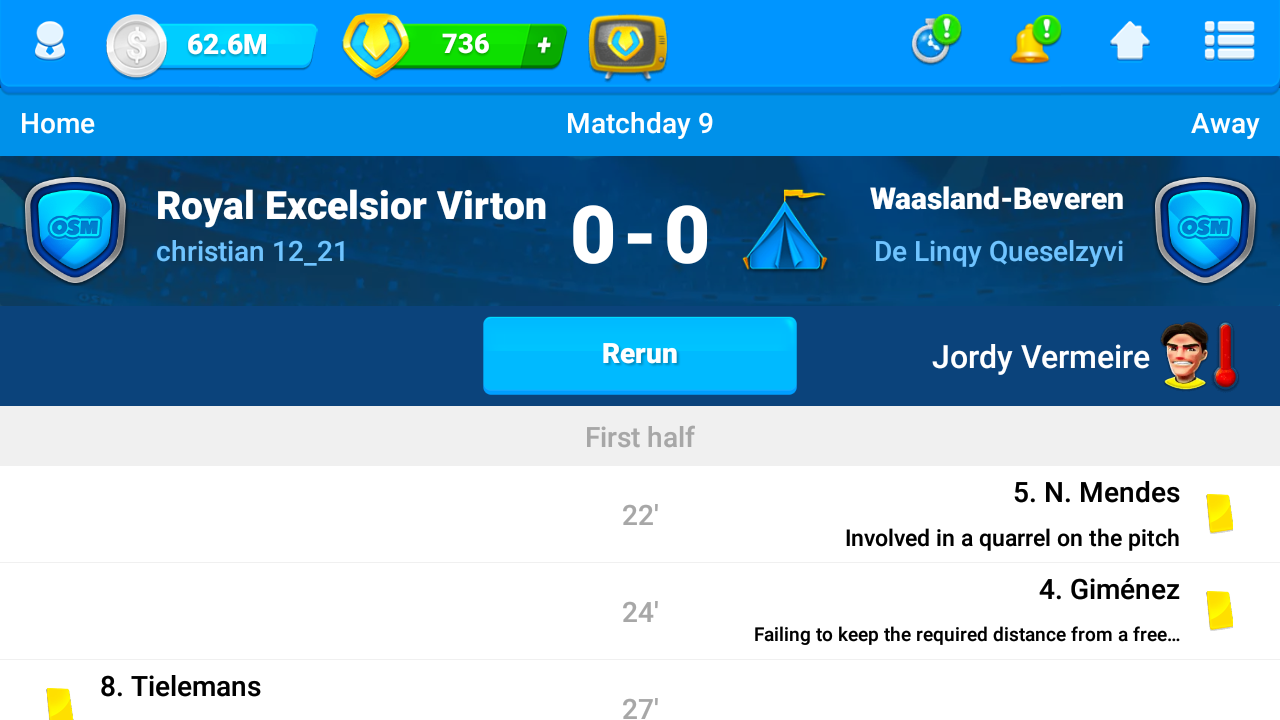Open the manager profile icon
The width and height of the screenshot is (1280, 720).
tap(49, 44)
